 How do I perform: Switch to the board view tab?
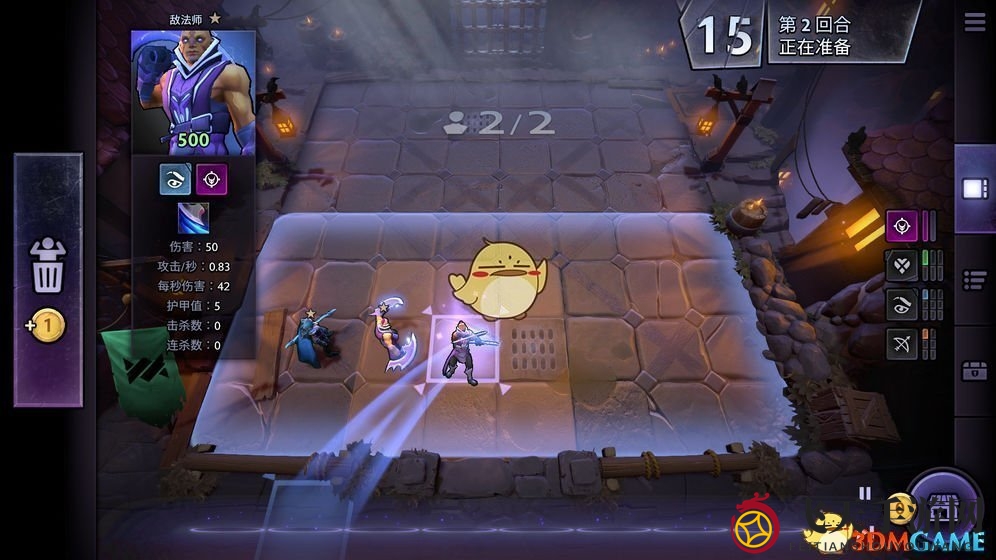click(974, 190)
